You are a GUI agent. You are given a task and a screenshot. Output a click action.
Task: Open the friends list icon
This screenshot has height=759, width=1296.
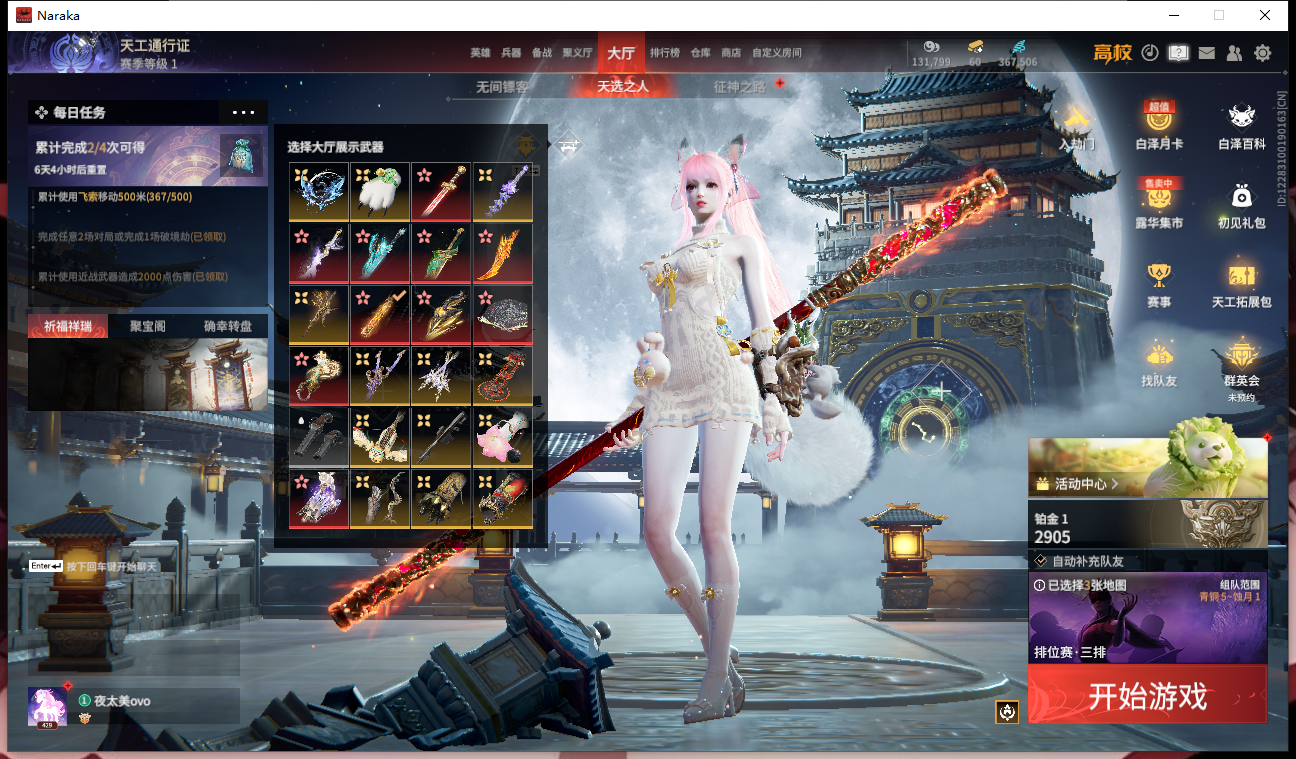pyautogui.click(x=1235, y=53)
